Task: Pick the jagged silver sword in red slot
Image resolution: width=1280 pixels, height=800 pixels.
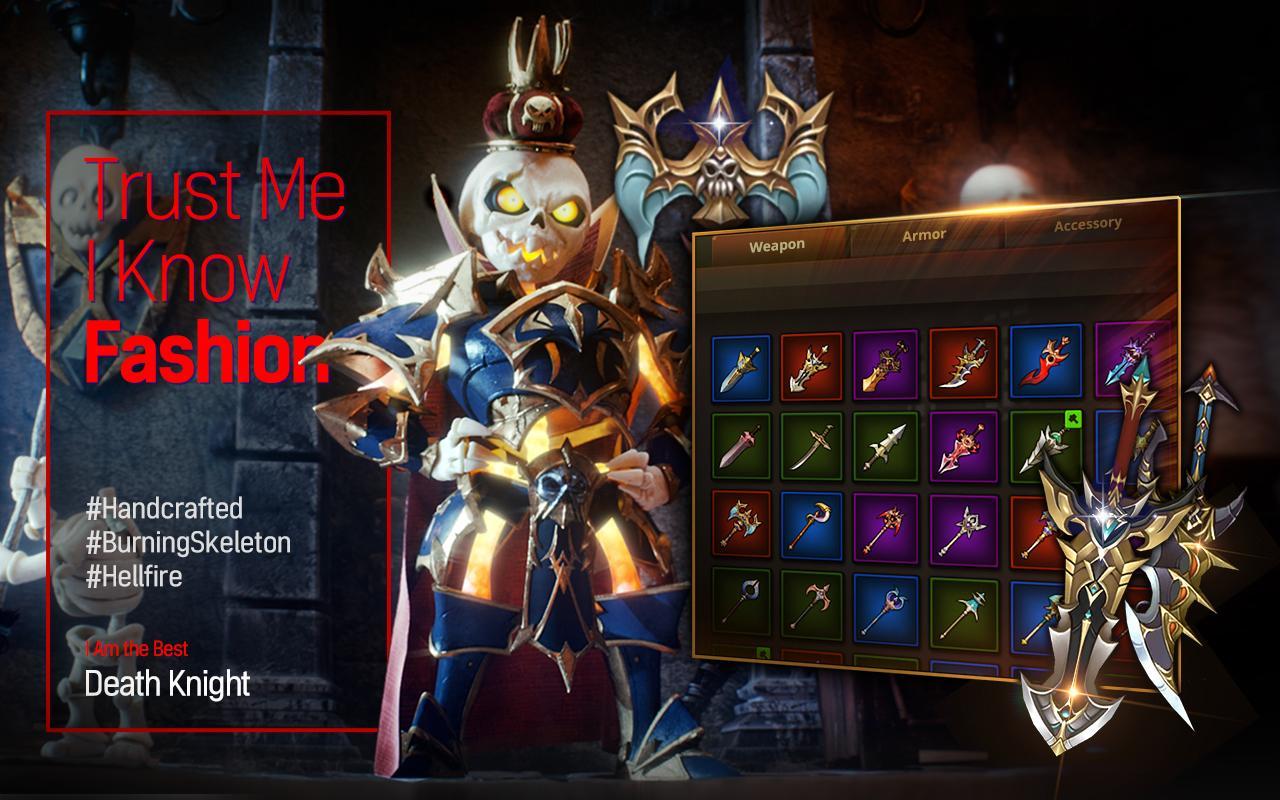Action: point(811,366)
